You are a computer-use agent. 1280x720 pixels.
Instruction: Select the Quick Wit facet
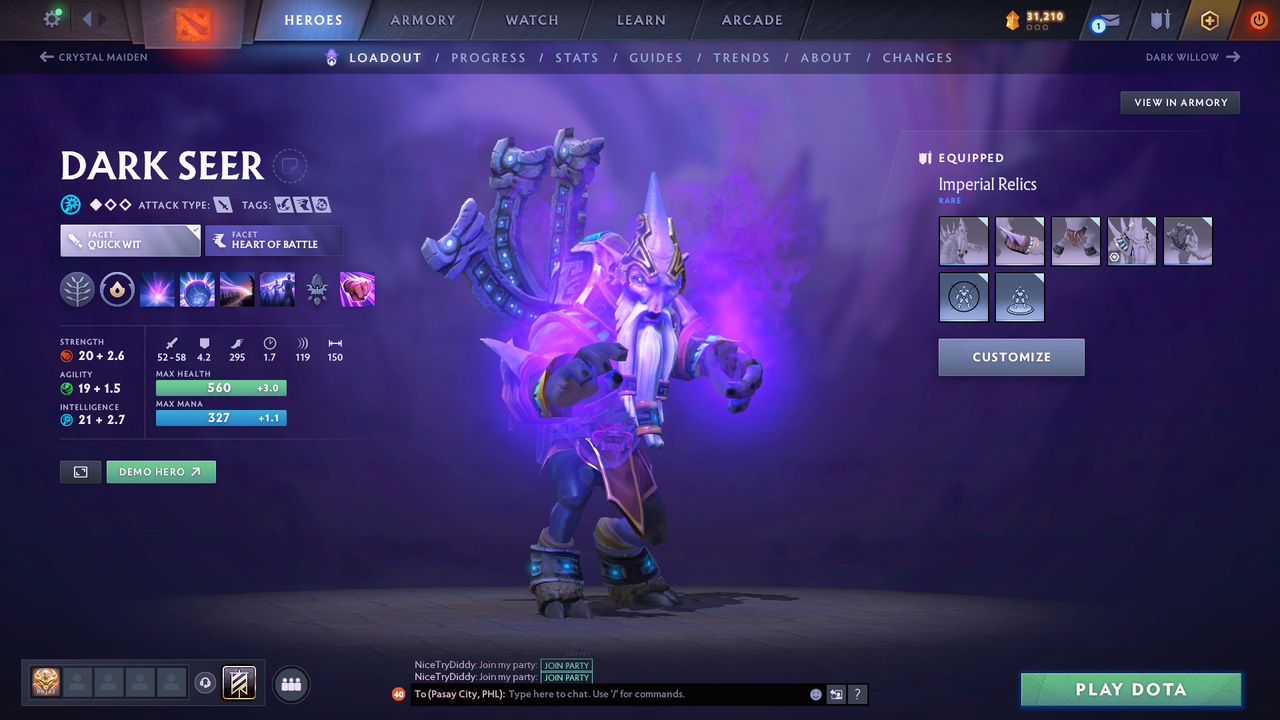129,240
